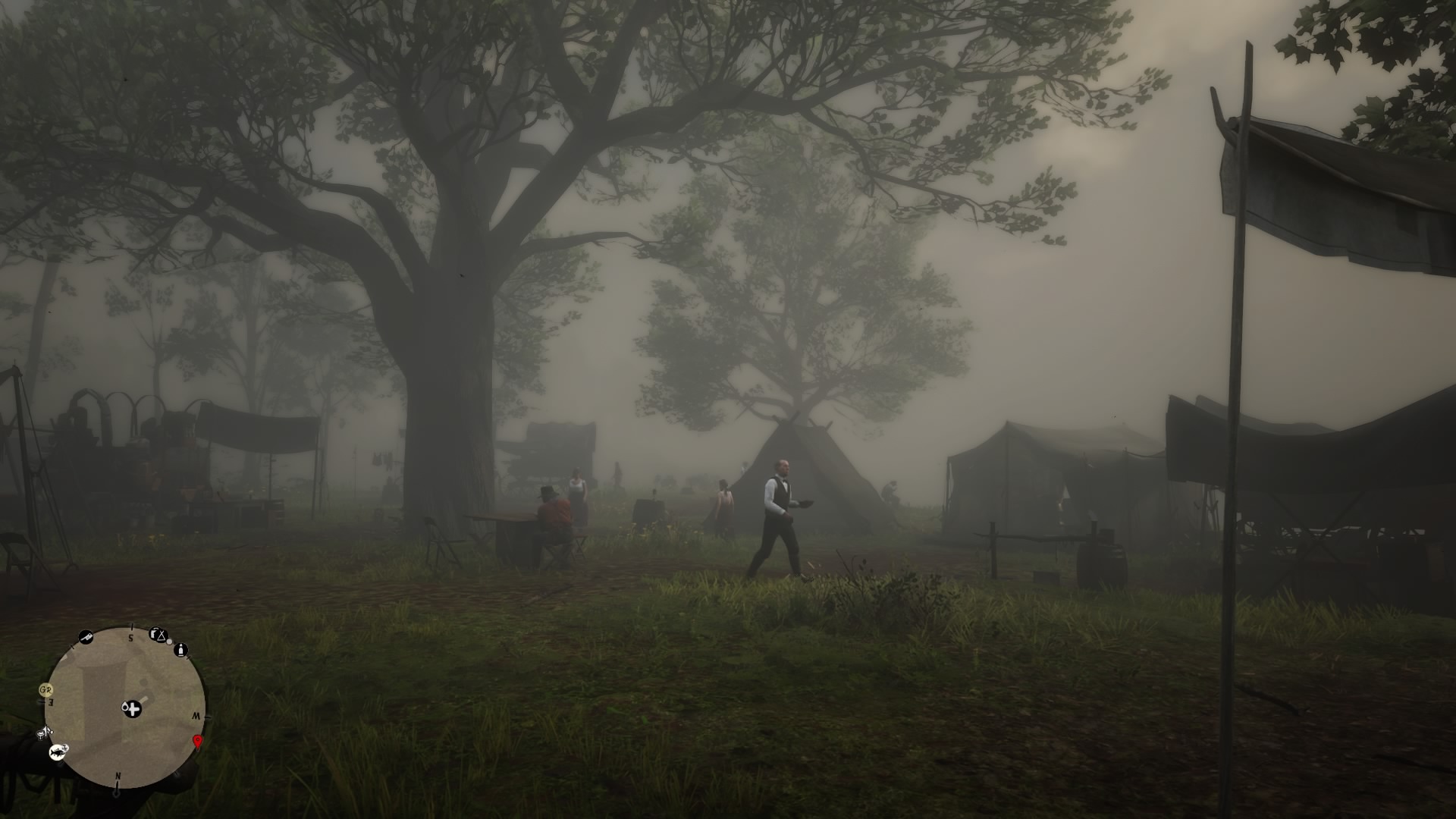Click the N compass marker on the minimap
1456x819 pixels.
(118, 776)
